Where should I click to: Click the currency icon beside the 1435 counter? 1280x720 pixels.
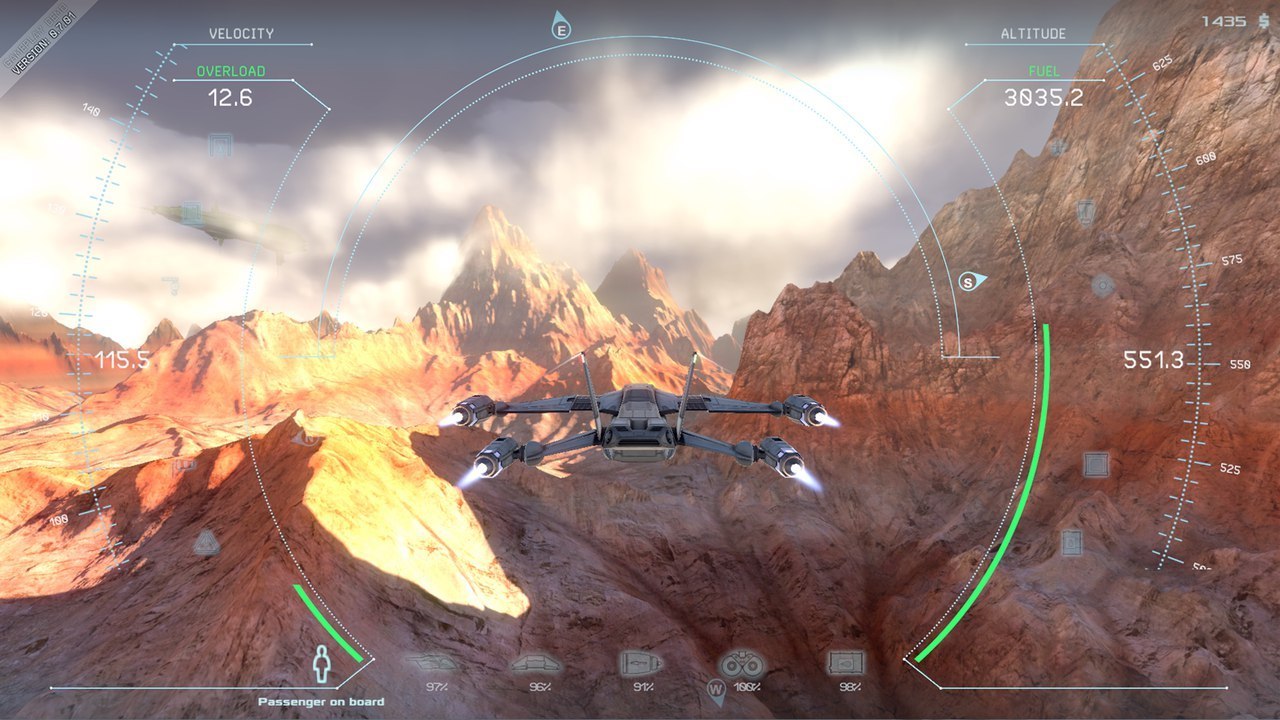tap(1263, 18)
